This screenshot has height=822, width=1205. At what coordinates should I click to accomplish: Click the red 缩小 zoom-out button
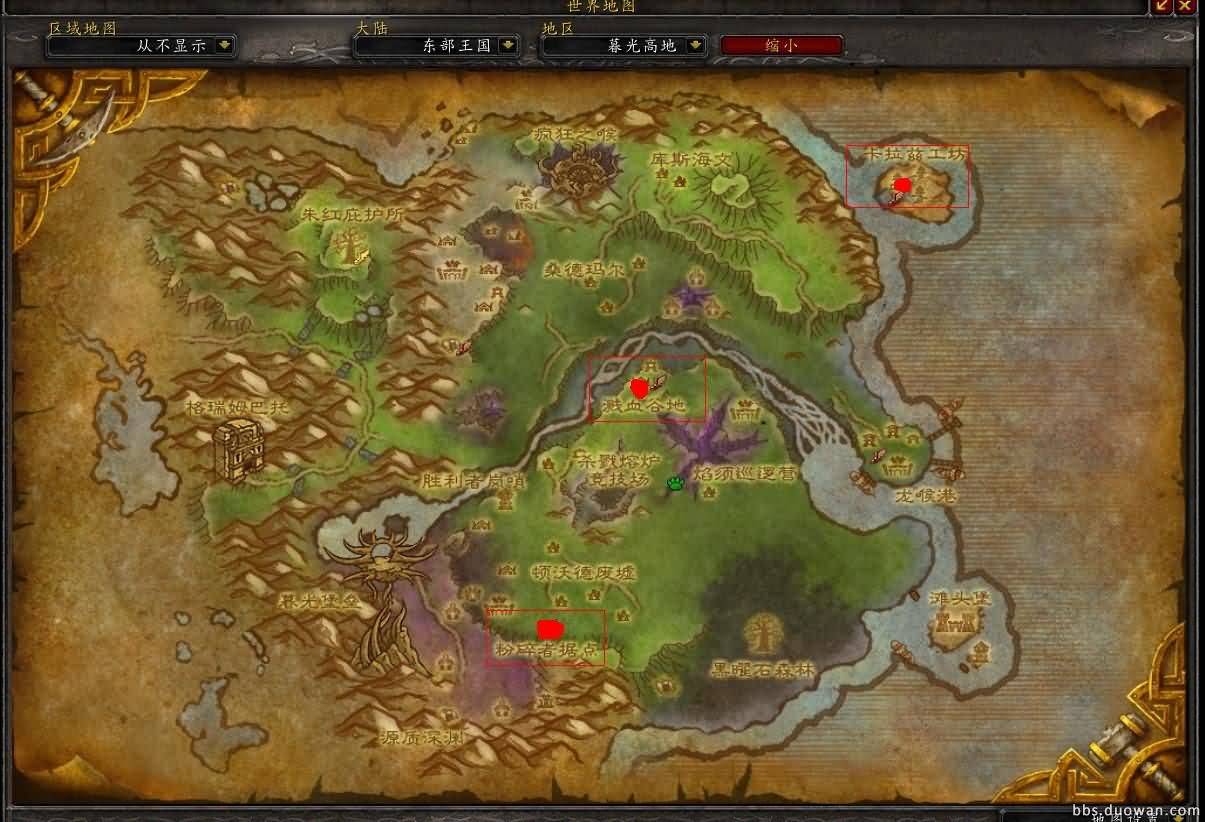[782, 45]
